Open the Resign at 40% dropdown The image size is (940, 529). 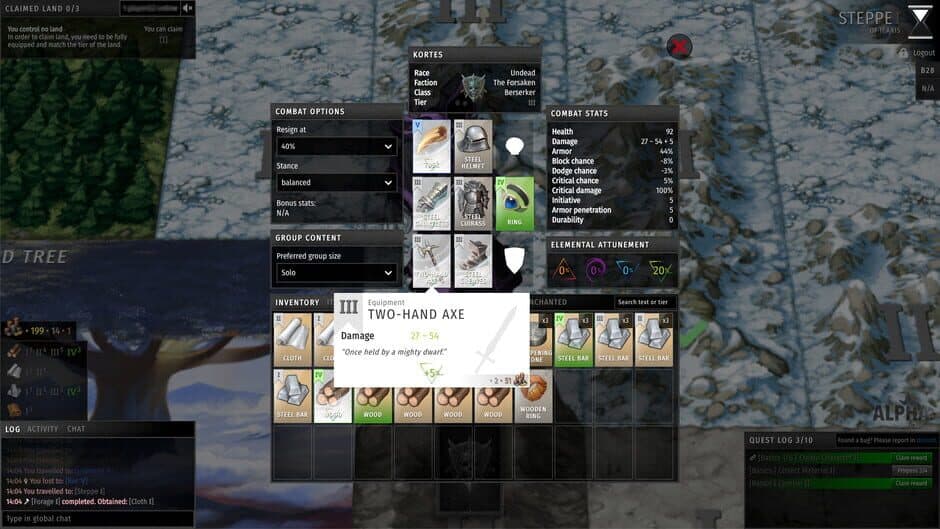[336, 147]
